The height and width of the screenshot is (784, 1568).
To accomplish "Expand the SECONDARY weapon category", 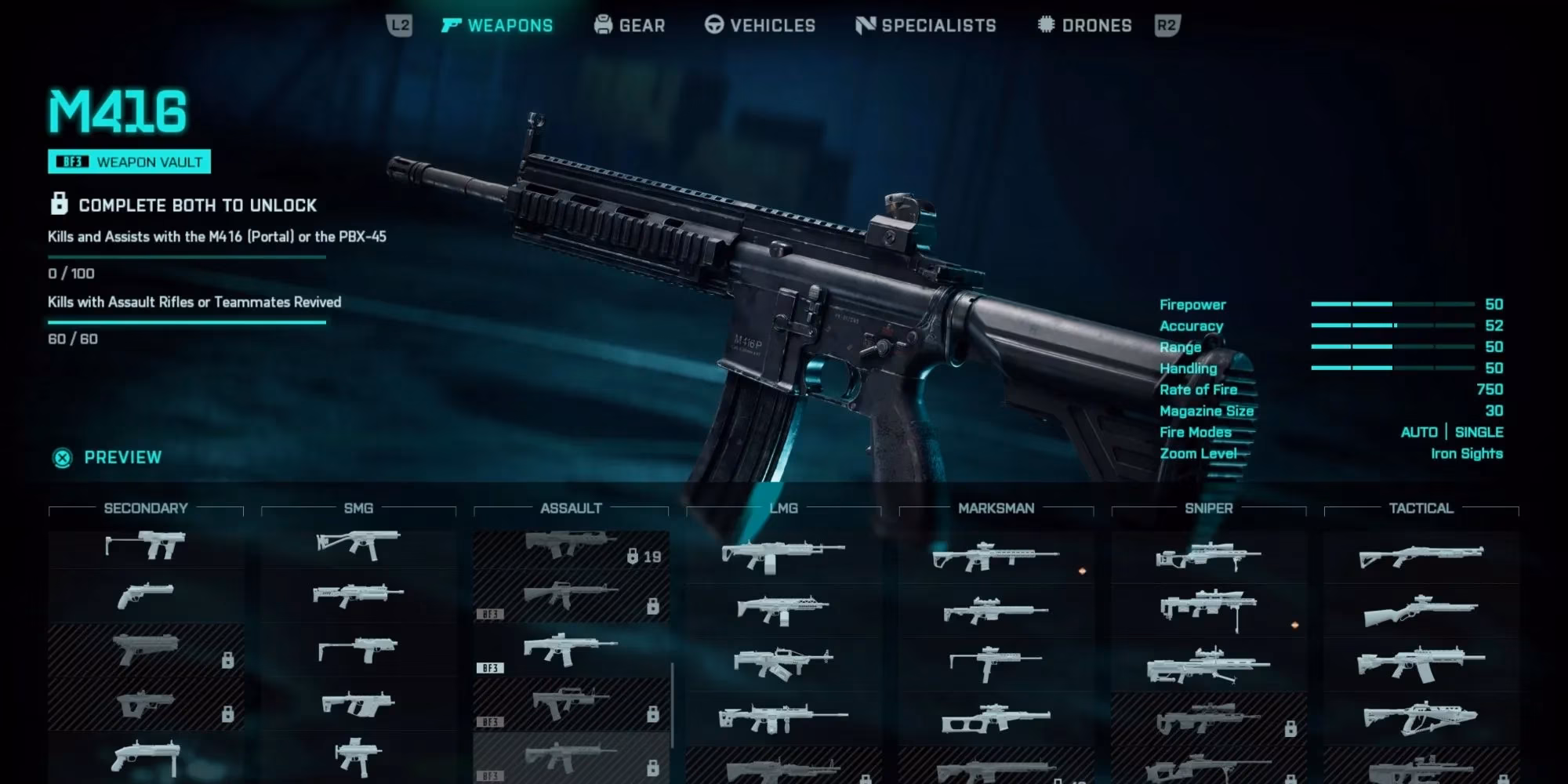I will click(x=146, y=508).
